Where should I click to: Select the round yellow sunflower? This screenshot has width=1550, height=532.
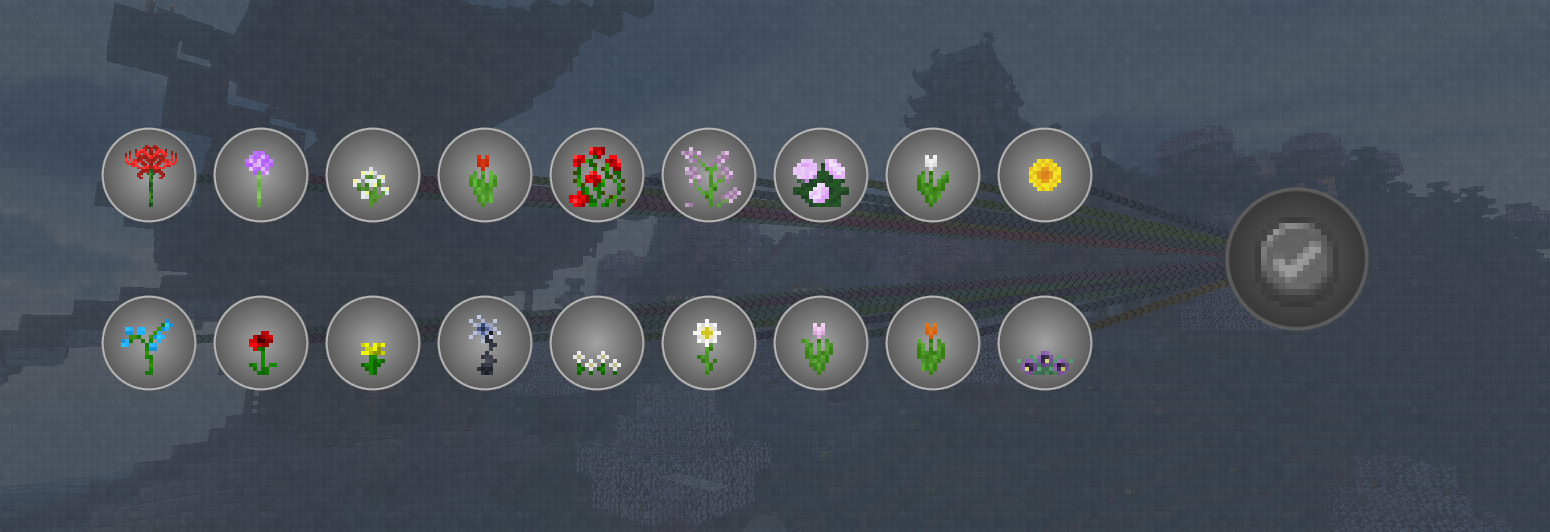[x=1045, y=175]
